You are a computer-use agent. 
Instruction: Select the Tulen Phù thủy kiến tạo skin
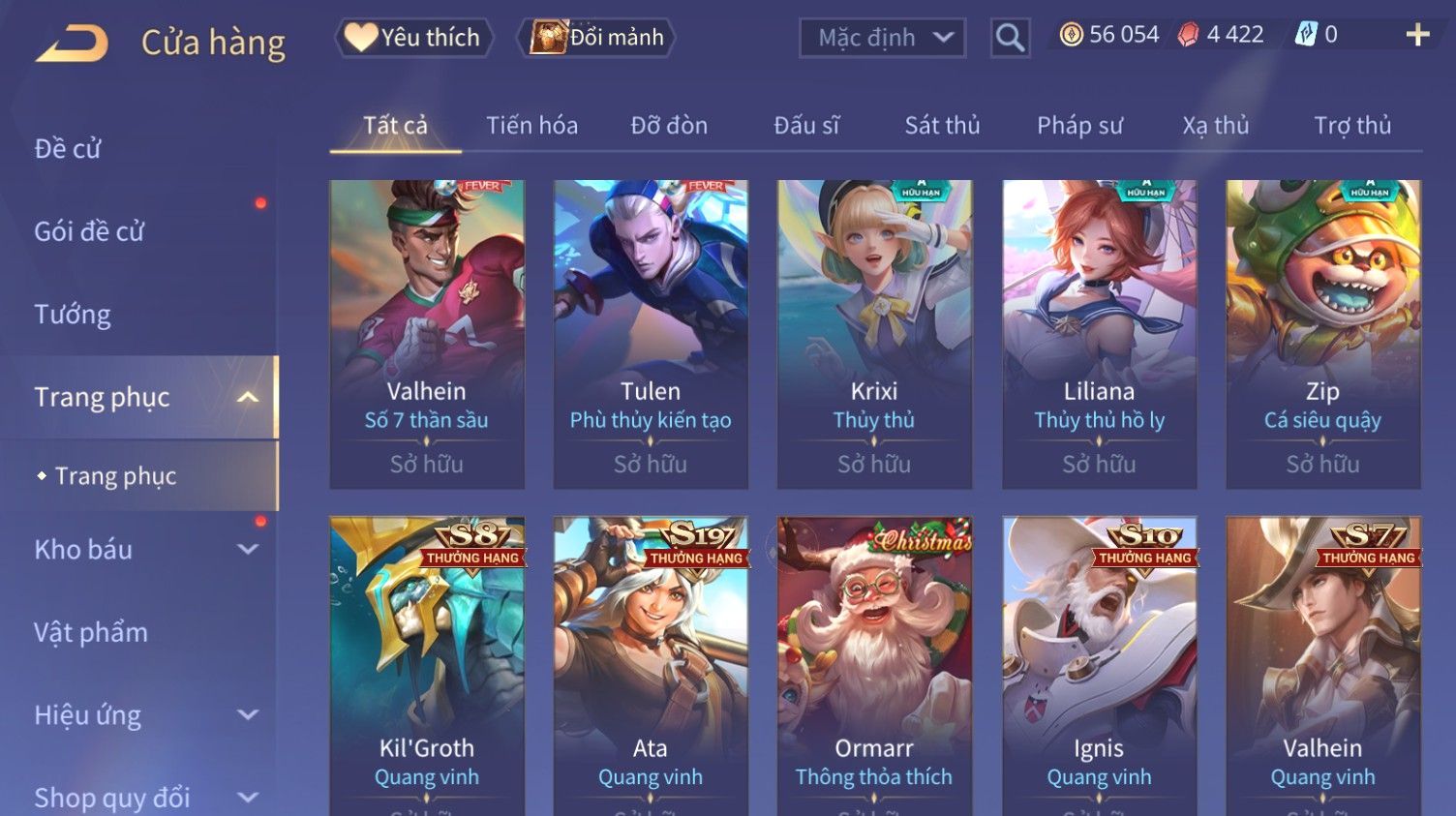point(651,334)
